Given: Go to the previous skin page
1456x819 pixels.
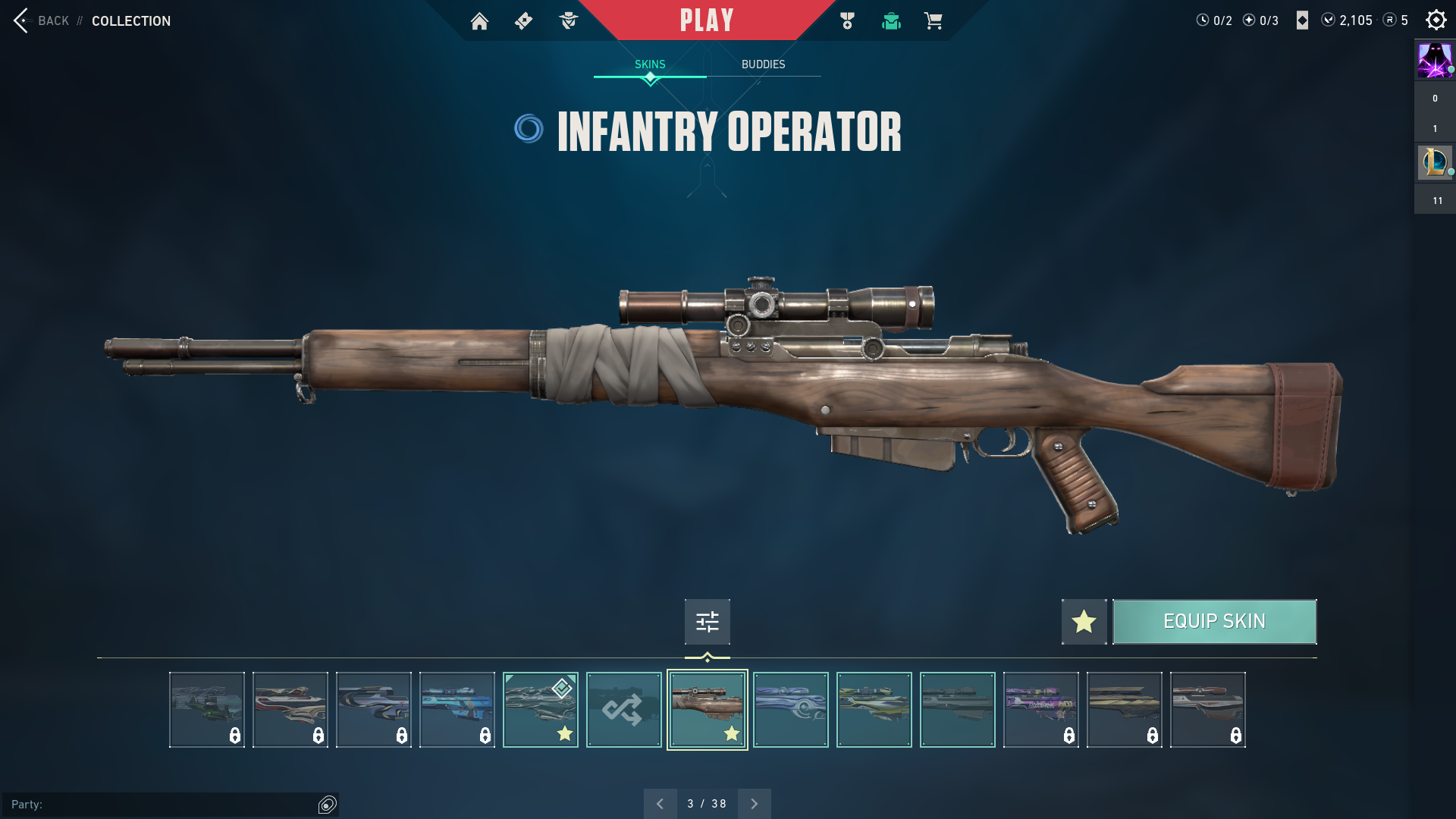Looking at the screenshot, I should (x=660, y=804).
